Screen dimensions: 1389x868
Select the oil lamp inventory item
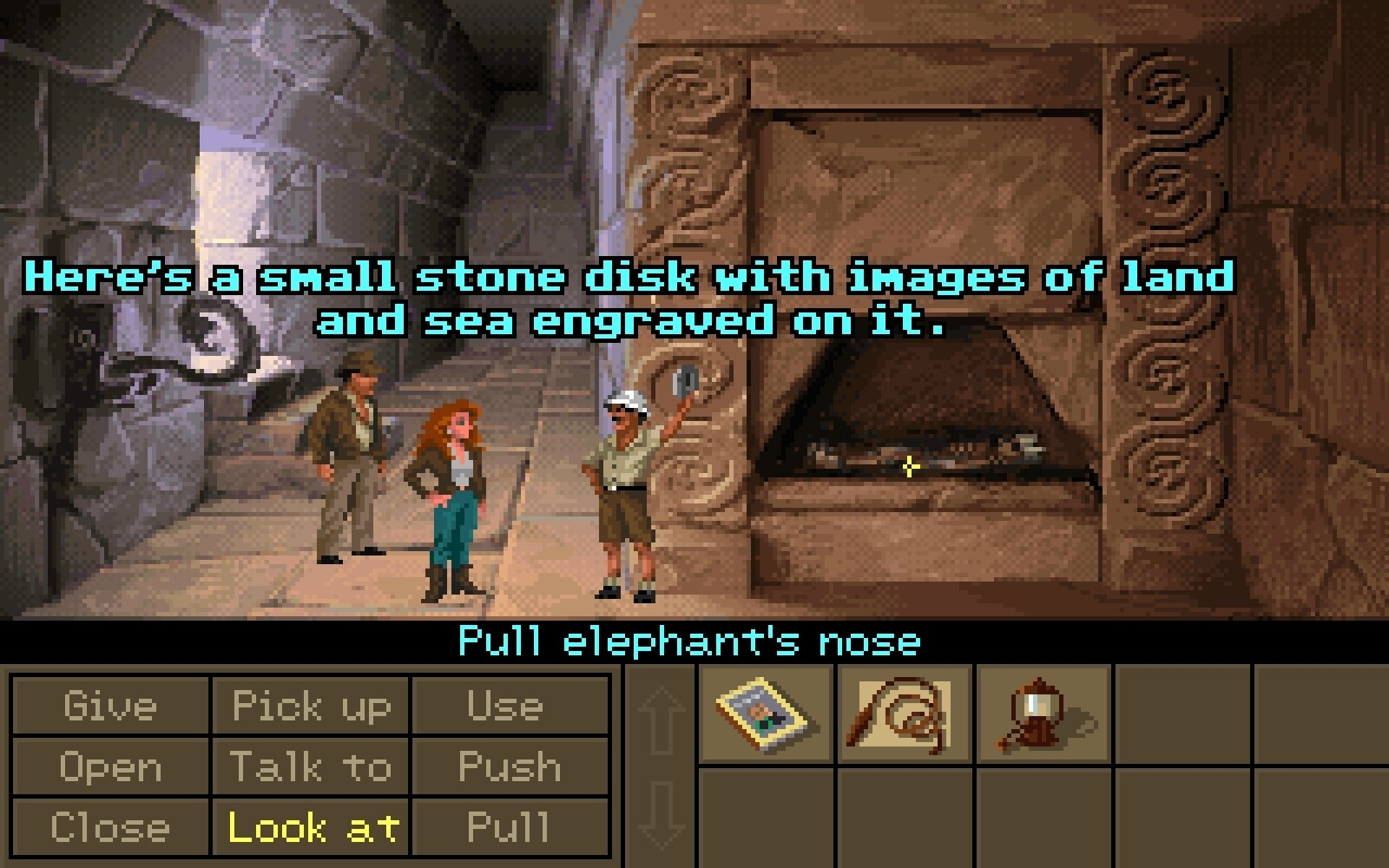tap(1043, 714)
